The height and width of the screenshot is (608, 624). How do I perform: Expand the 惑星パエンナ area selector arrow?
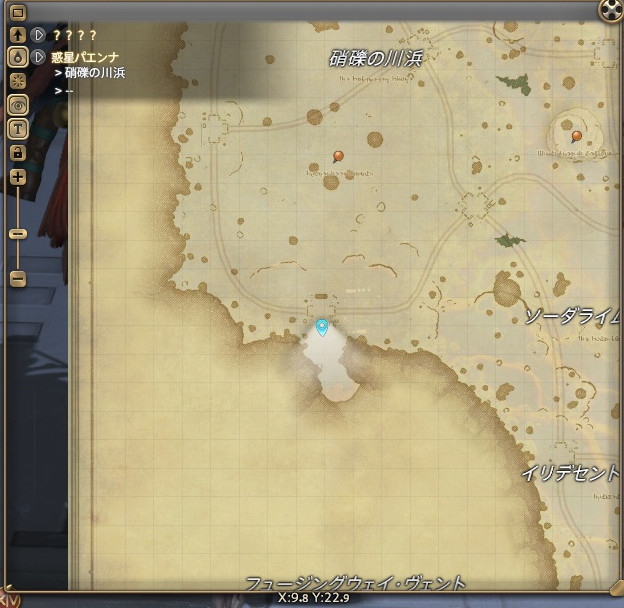(39, 57)
